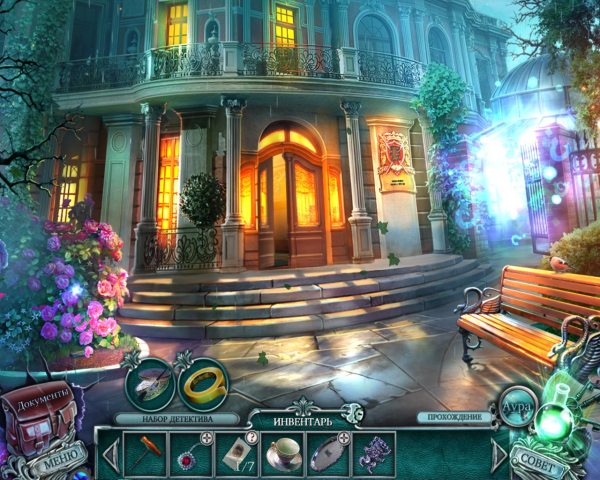This screenshot has height=480, width=600.
Task: Click the Набор детектива label
Action: tap(177, 418)
